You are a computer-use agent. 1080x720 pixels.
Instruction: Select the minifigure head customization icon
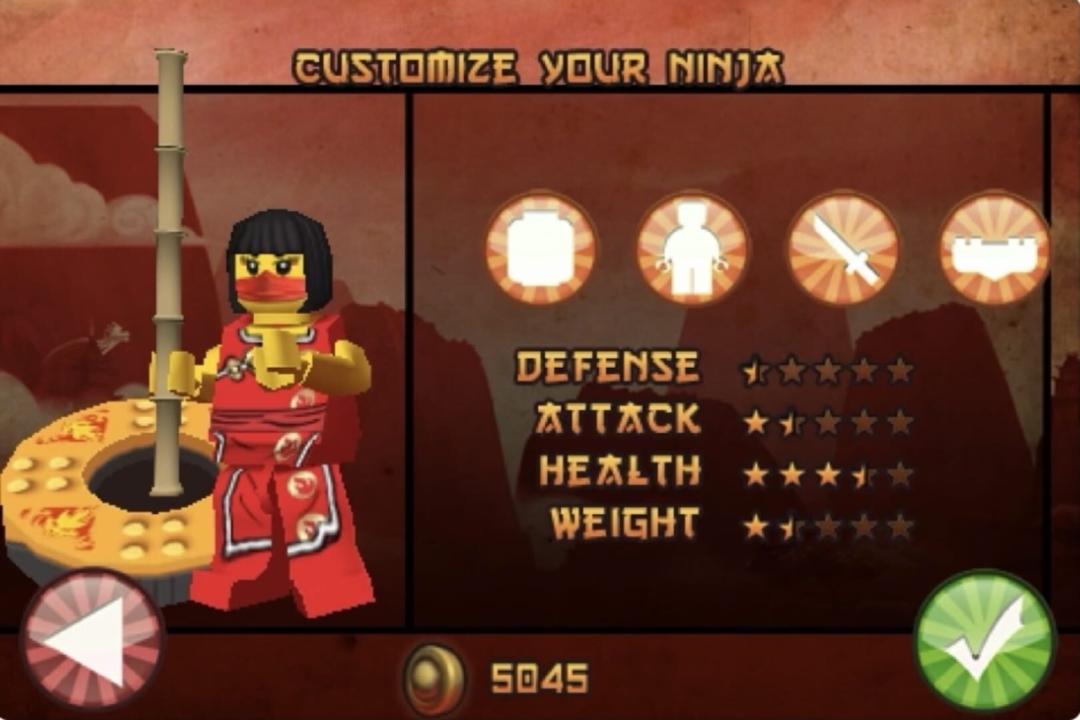pos(541,248)
